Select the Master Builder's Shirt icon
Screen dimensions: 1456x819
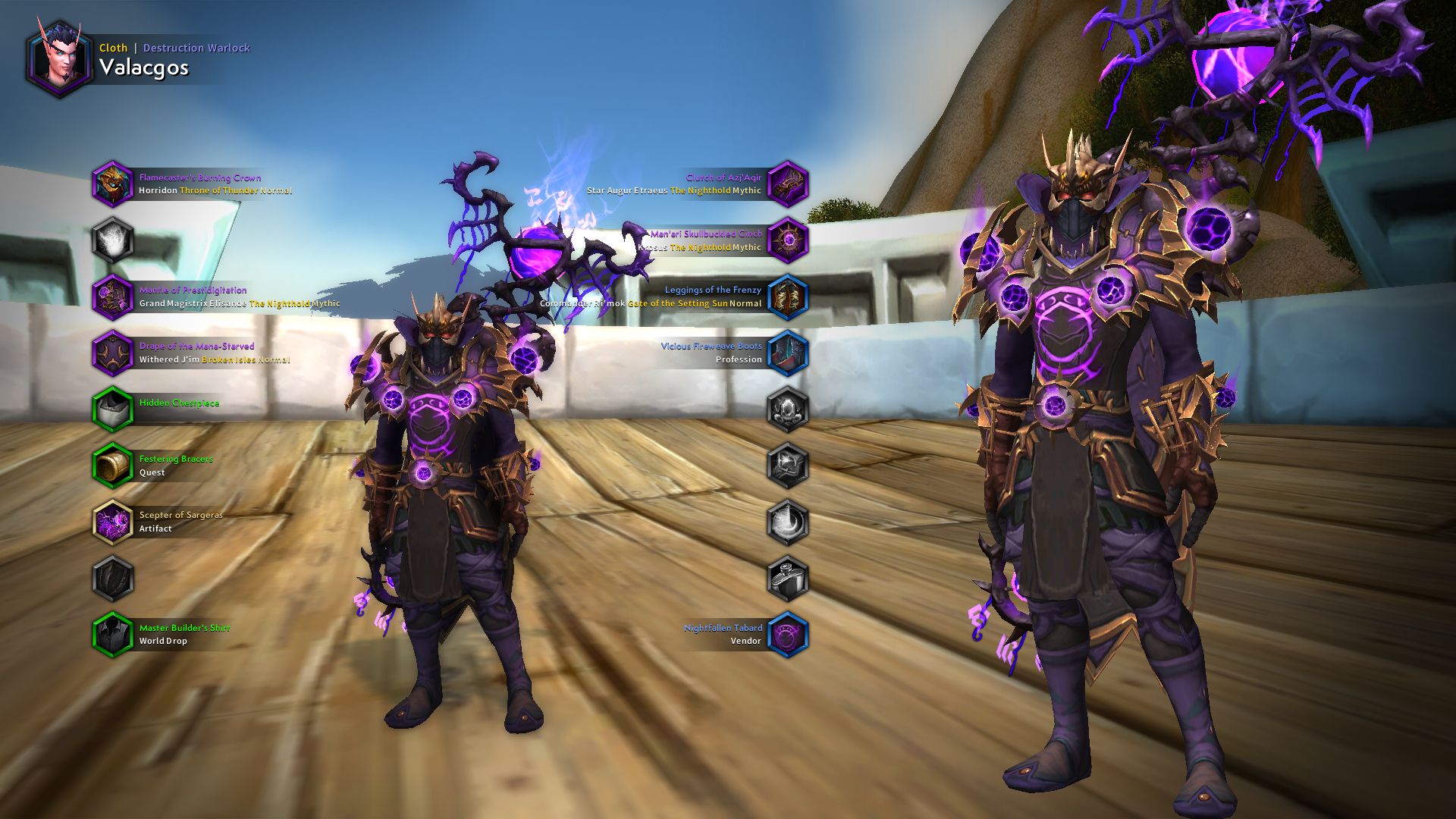tap(114, 634)
